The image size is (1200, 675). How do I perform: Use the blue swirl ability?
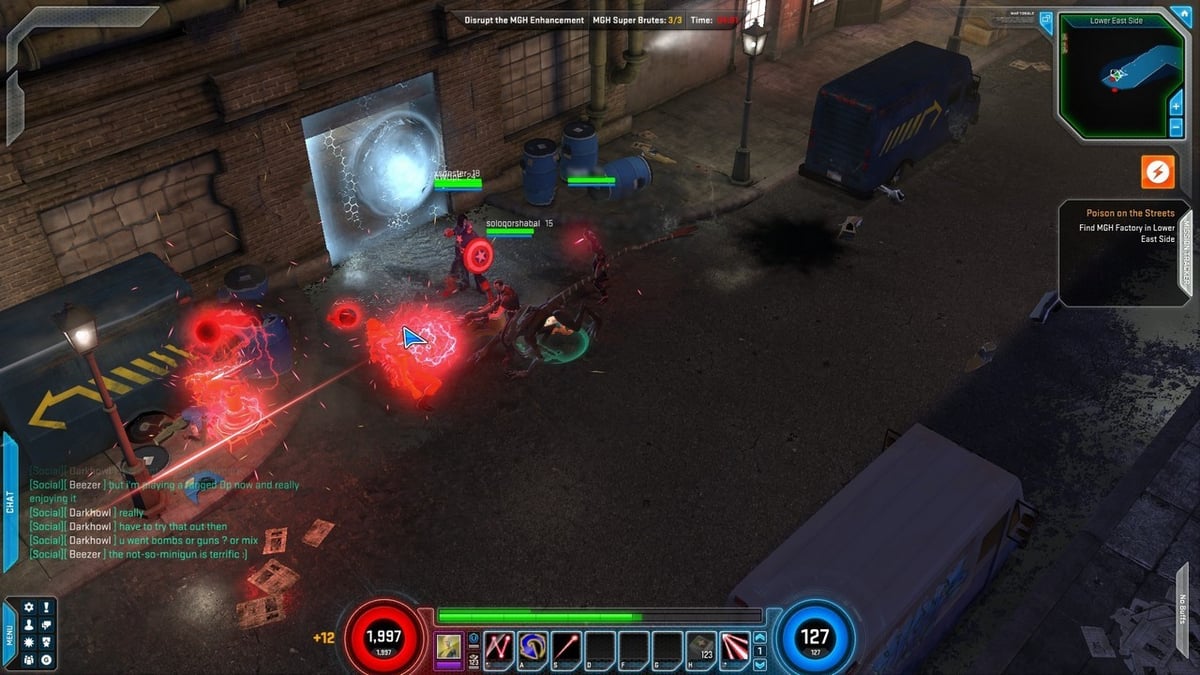[x=533, y=647]
